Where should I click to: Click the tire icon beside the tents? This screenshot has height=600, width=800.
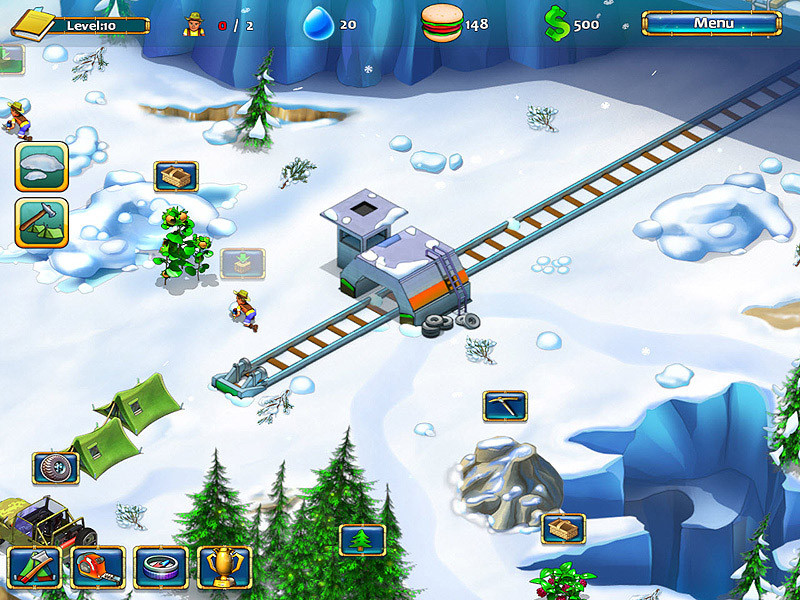pos(56,467)
